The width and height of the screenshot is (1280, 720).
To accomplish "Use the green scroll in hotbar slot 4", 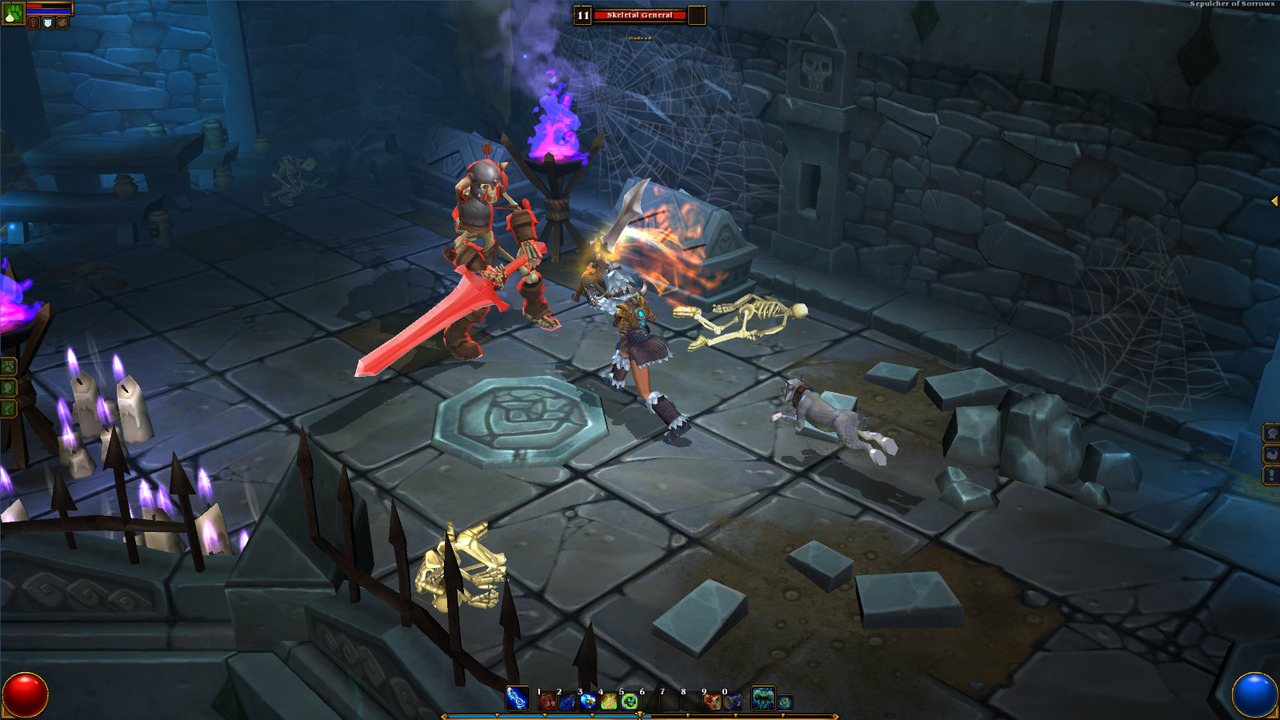I will coord(608,702).
